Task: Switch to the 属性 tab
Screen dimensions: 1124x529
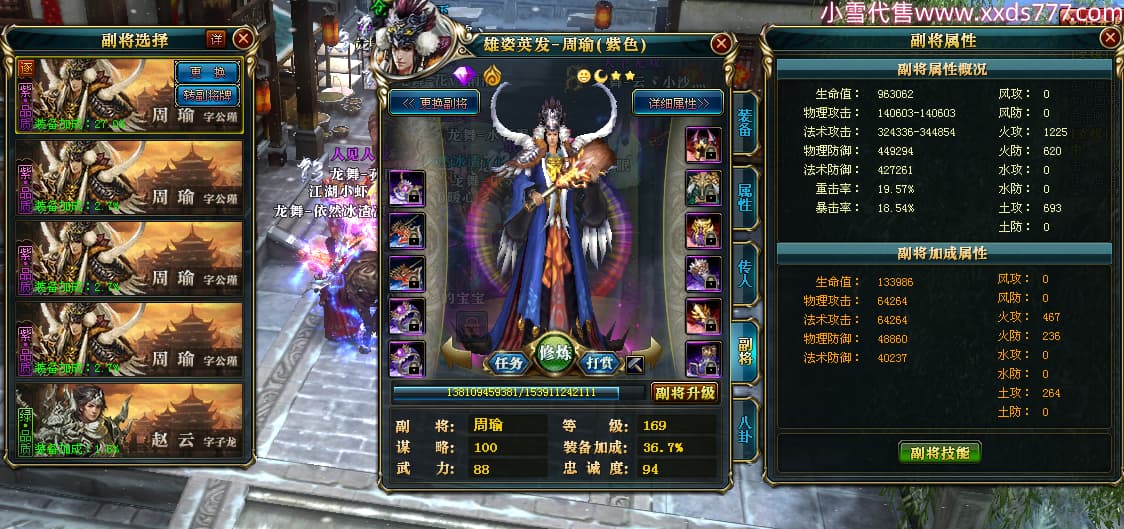Action: click(745, 195)
